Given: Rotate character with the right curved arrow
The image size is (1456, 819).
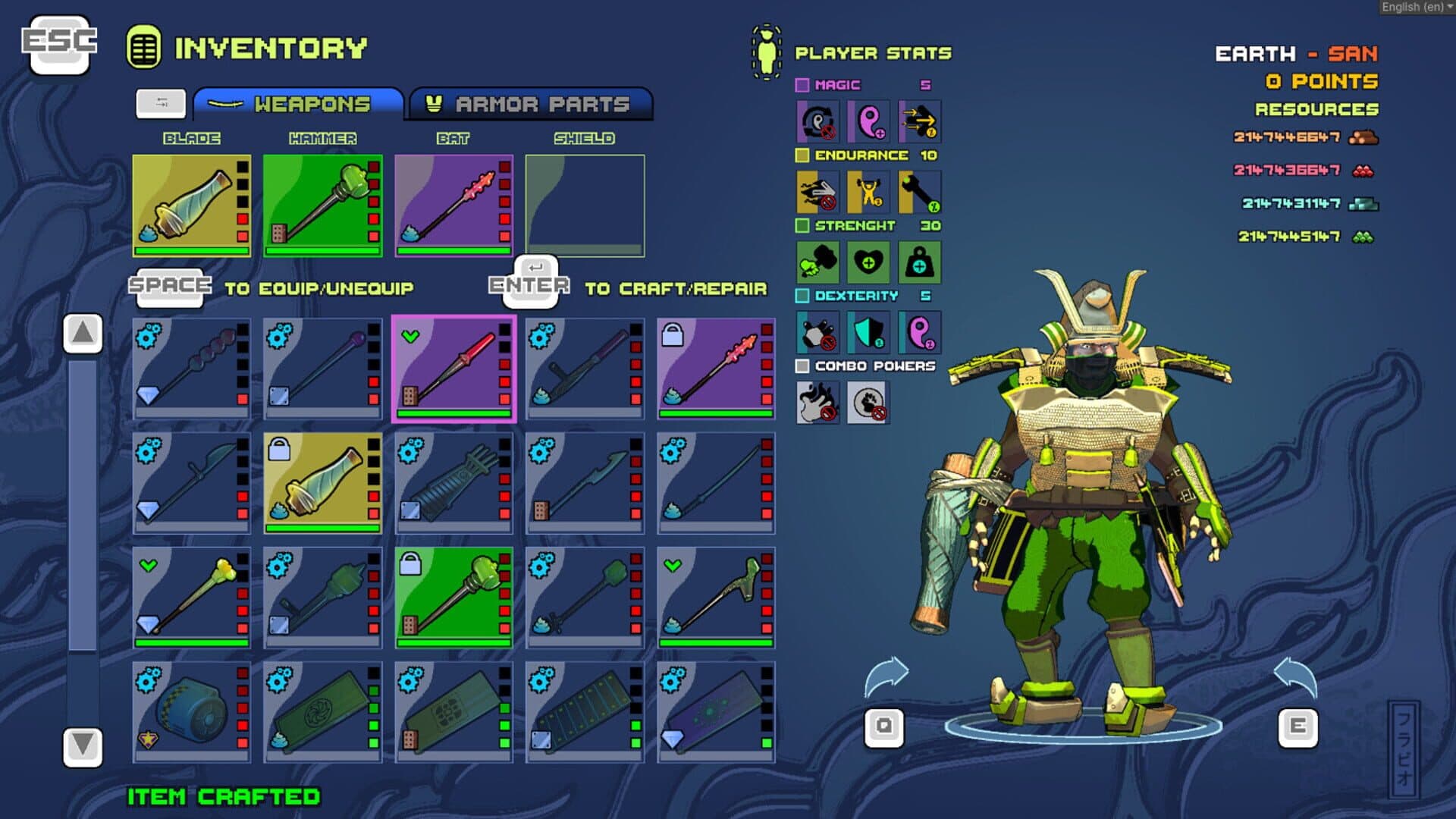Looking at the screenshot, I should coord(1295,675).
